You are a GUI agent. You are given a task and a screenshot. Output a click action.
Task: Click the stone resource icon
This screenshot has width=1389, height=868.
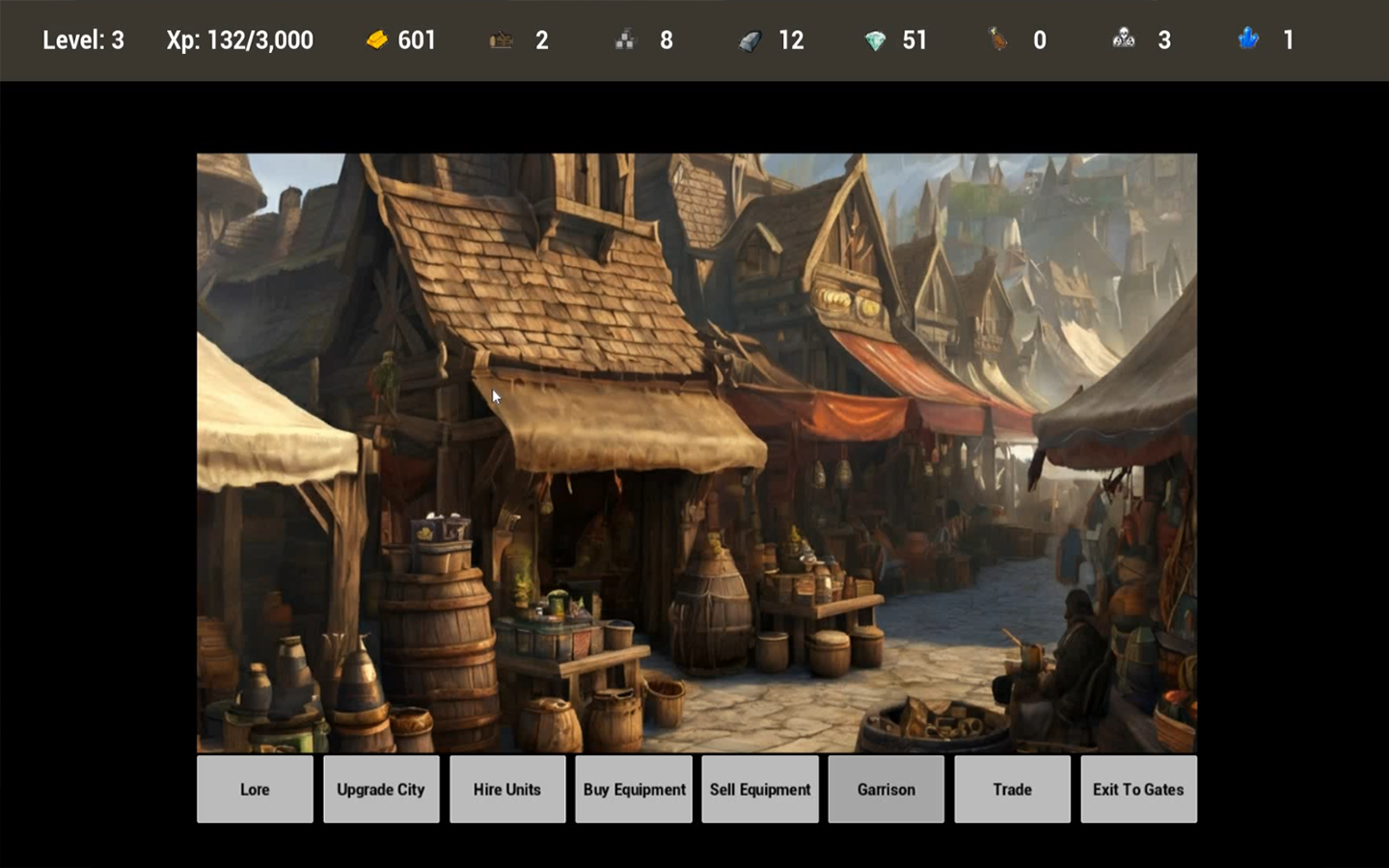click(751, 41)
